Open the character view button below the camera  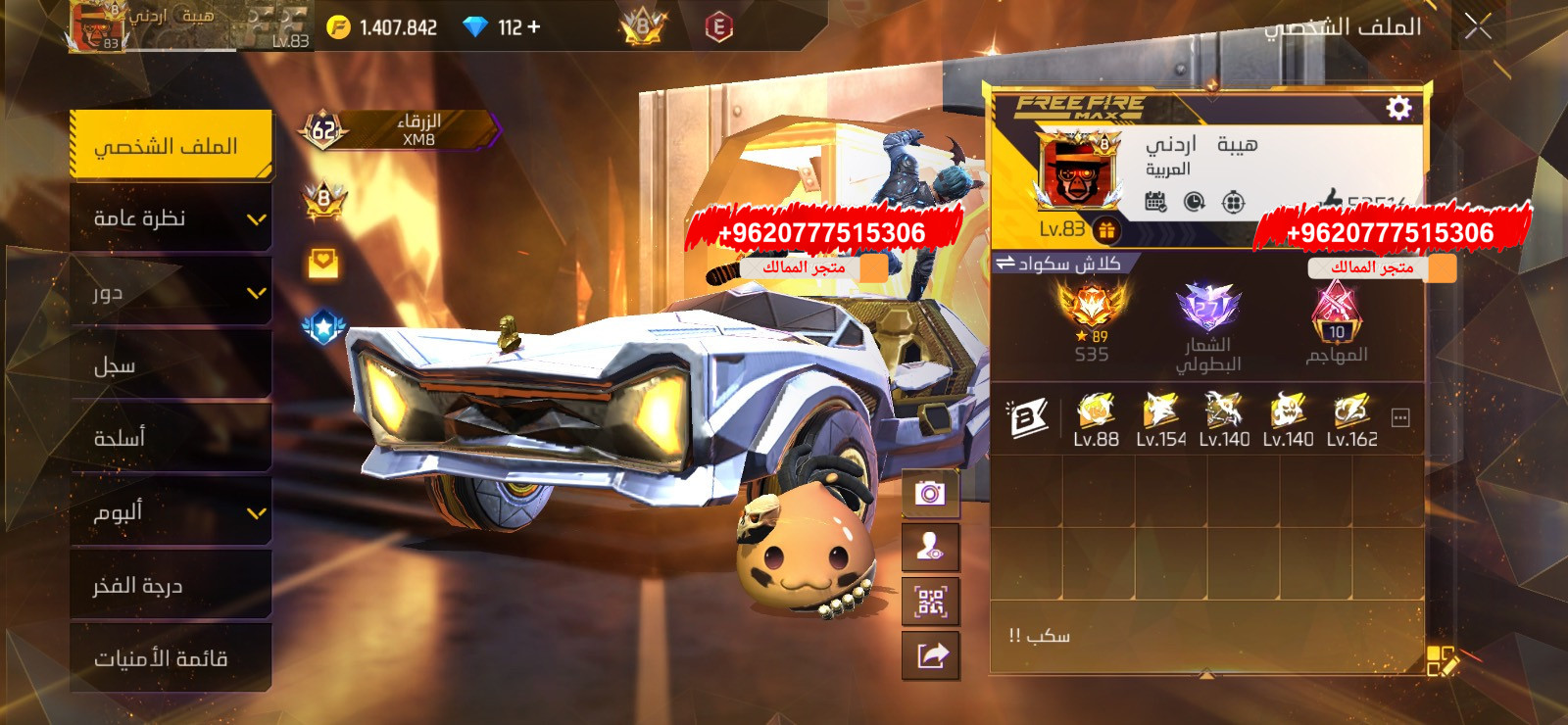(x=930, y=548)
